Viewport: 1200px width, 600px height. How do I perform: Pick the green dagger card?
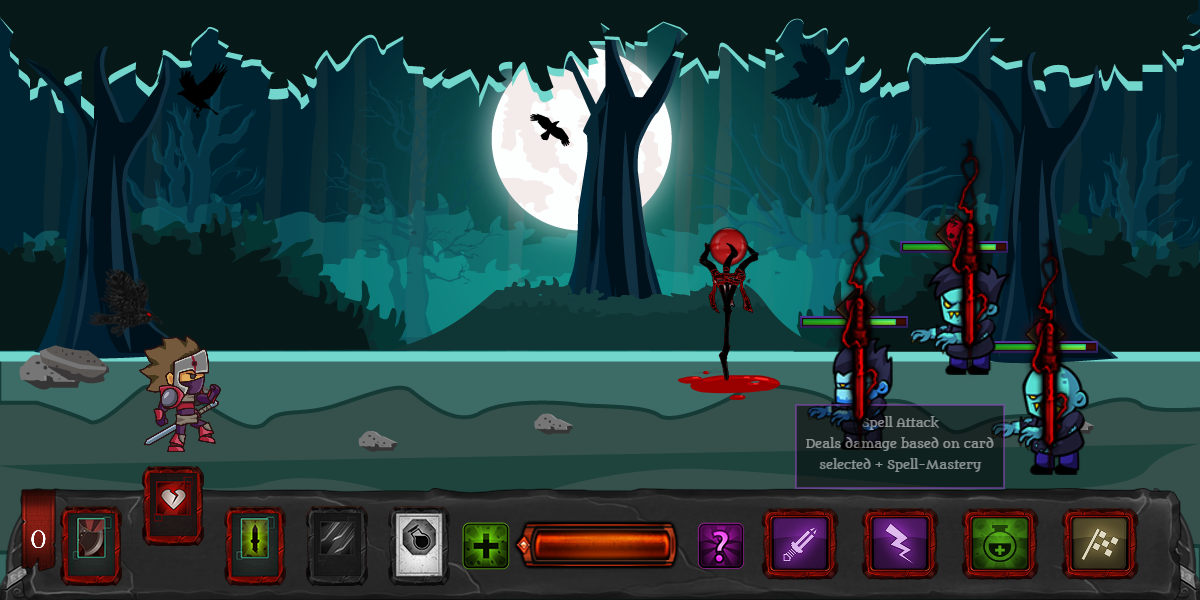tap(255, 545)
